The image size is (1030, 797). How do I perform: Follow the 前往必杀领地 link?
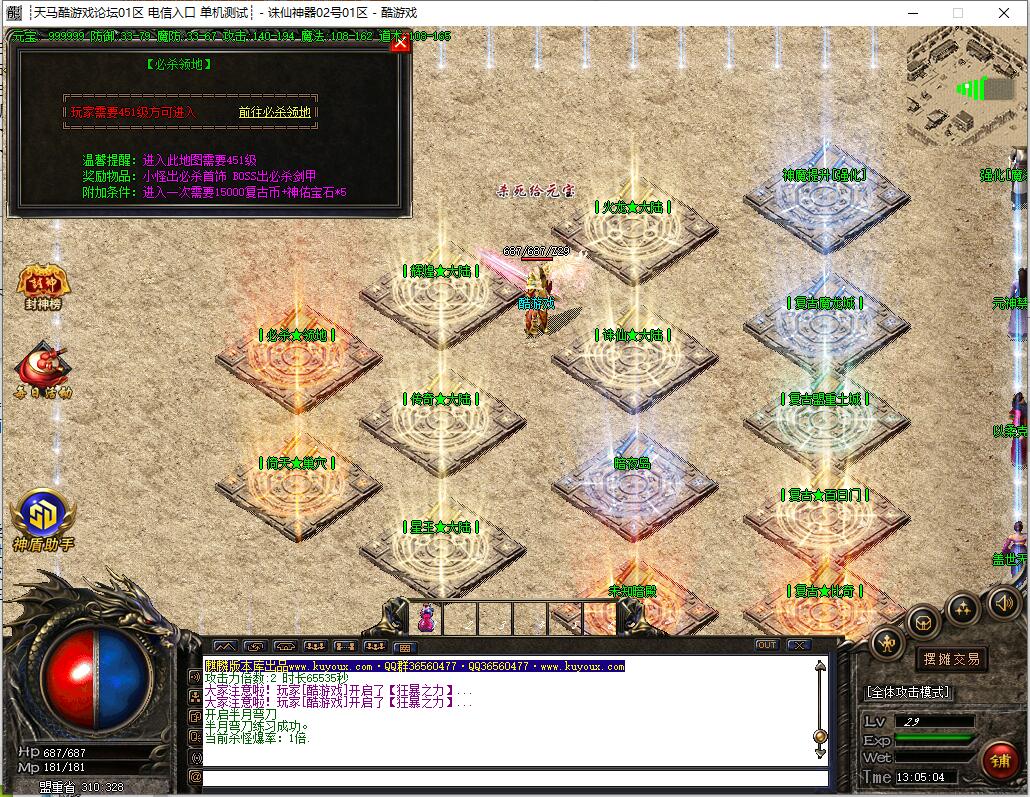(274, 112)
